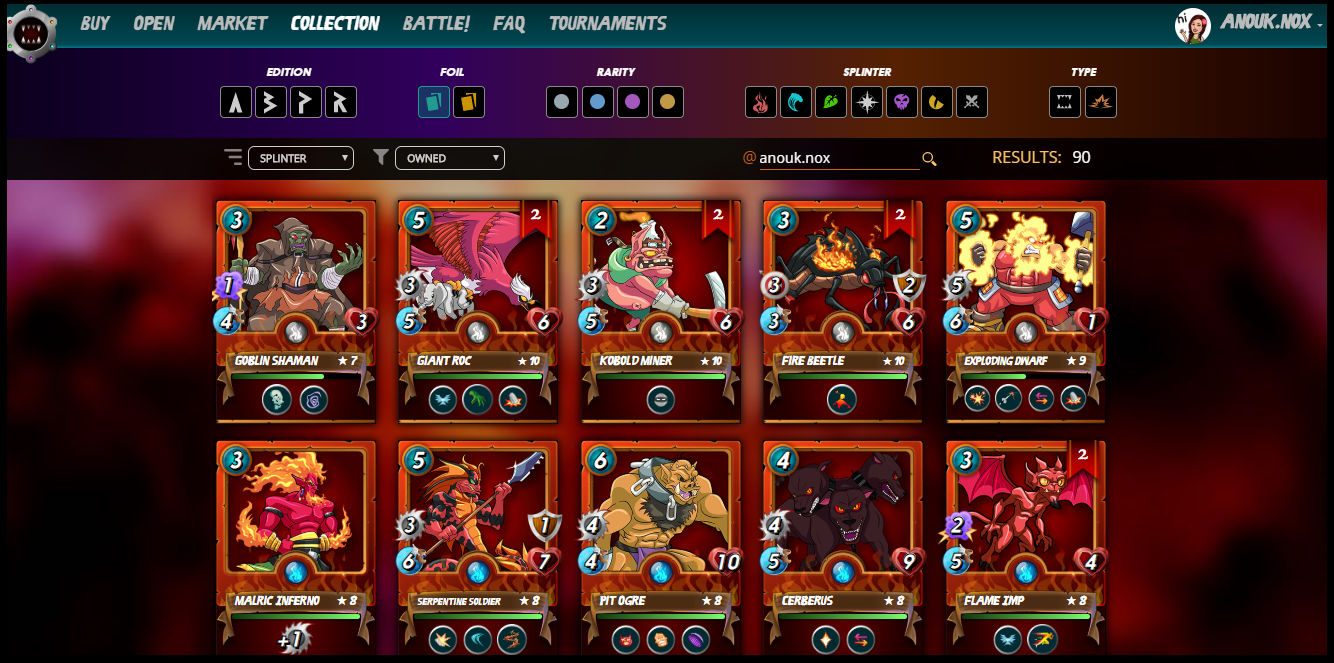
Task: Filter by gold foil cards
Action: (469, 102)
